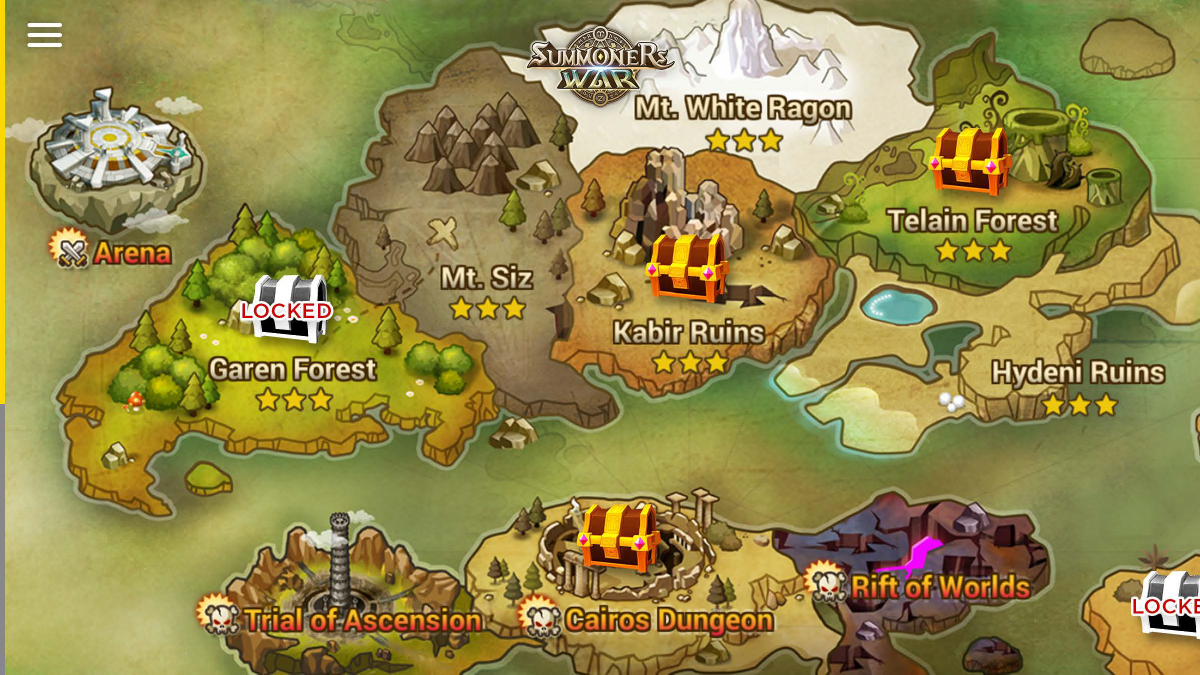This screenshot has width=1200, height=675.
Task: Click the Summoners War logo
Action: pyautogui.click(x=601, y=64)
